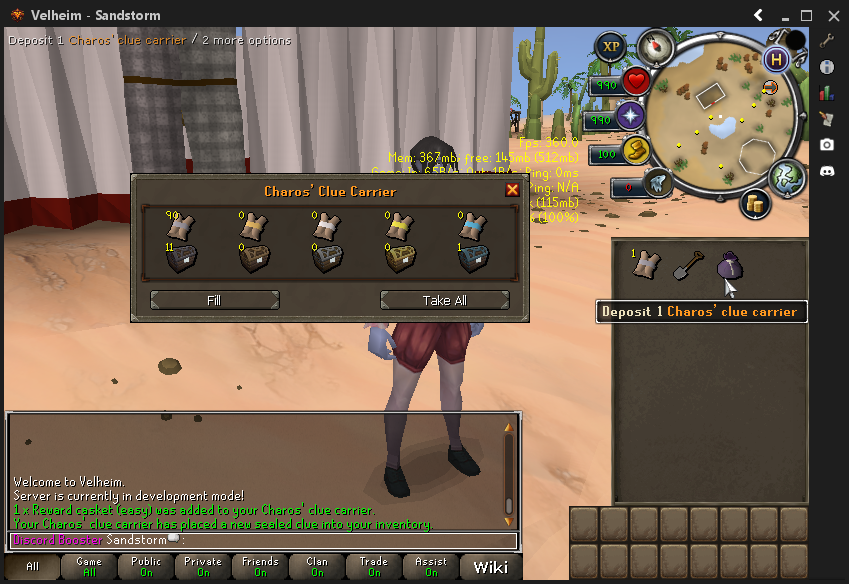Select the sealed clue scroll in inventory
The width and height of the screenshot is (849, 584).
(x=648, y=265)
